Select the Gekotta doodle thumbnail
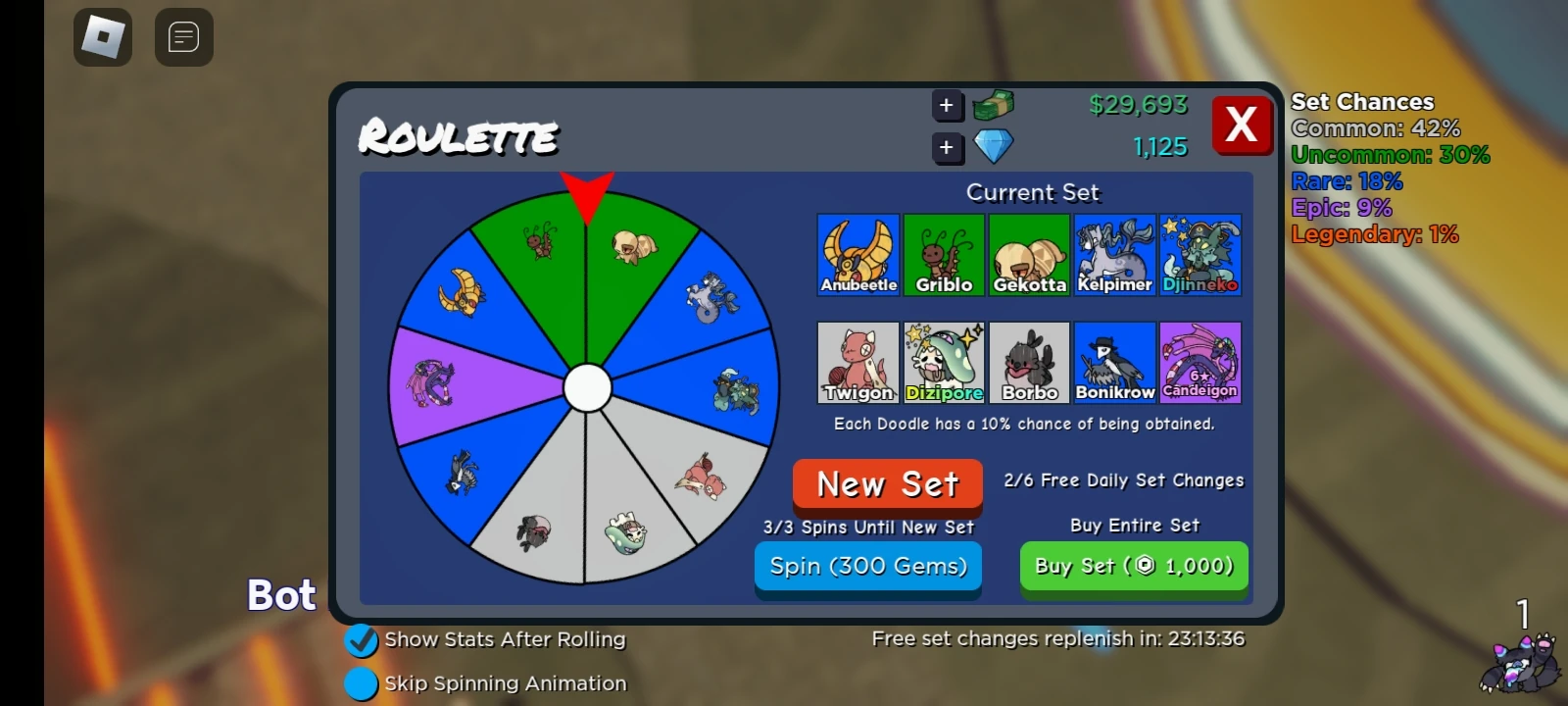Screen dimensions: 1568x706 tap(1029, 253)
